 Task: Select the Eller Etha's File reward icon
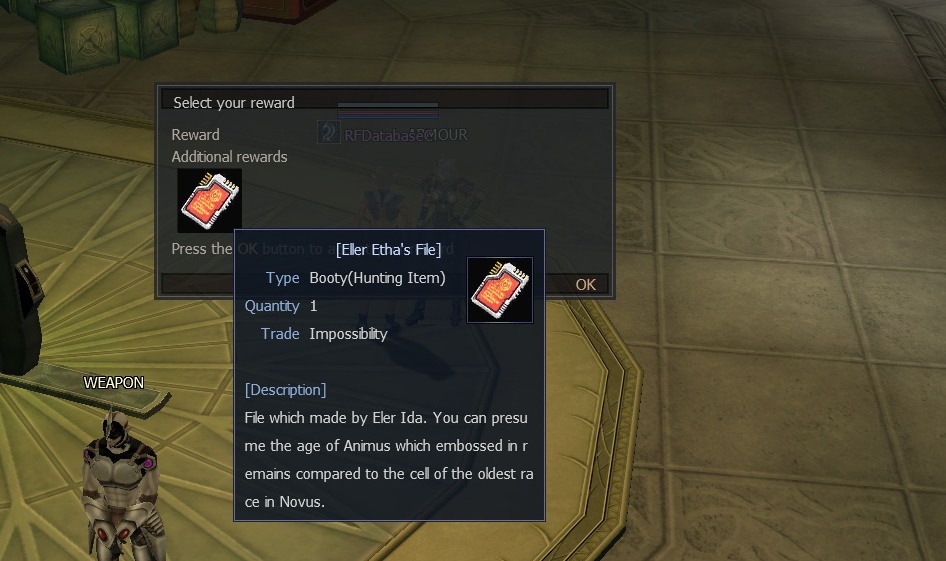209,201
